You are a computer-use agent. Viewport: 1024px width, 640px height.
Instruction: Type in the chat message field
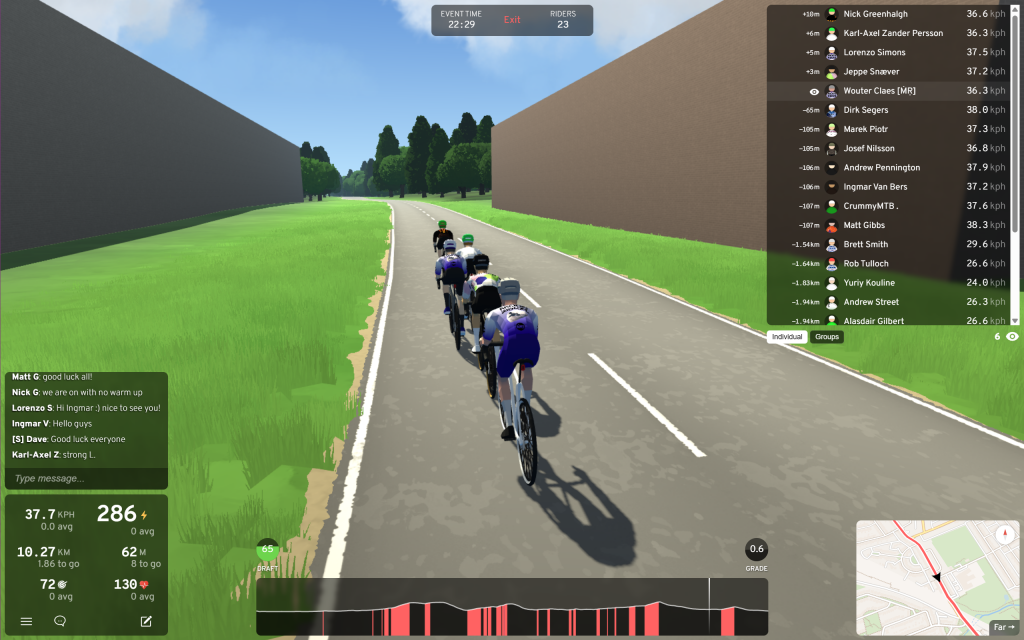(x=86, y=479)
